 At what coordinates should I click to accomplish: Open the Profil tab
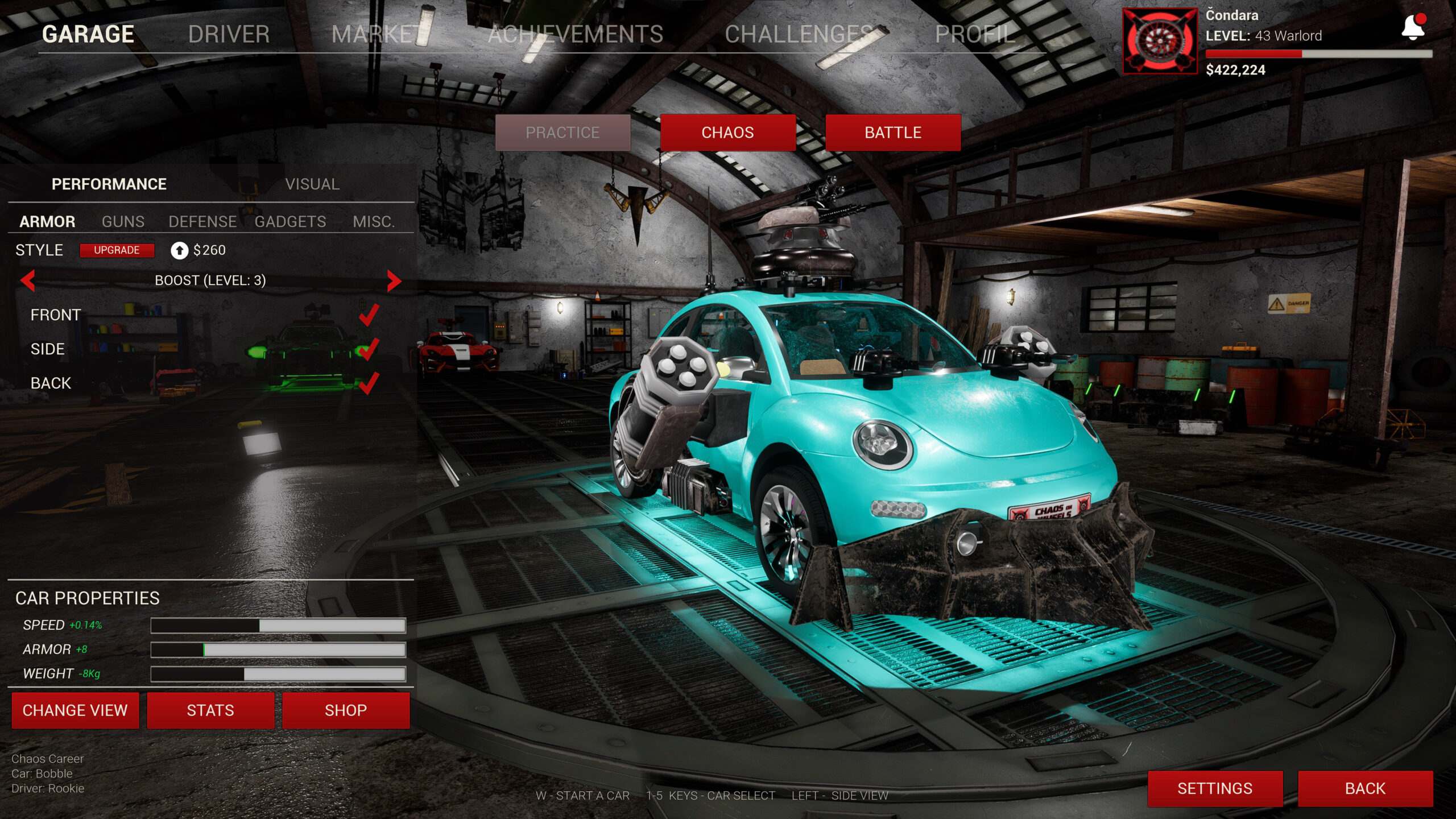click(x=974, y=34)
